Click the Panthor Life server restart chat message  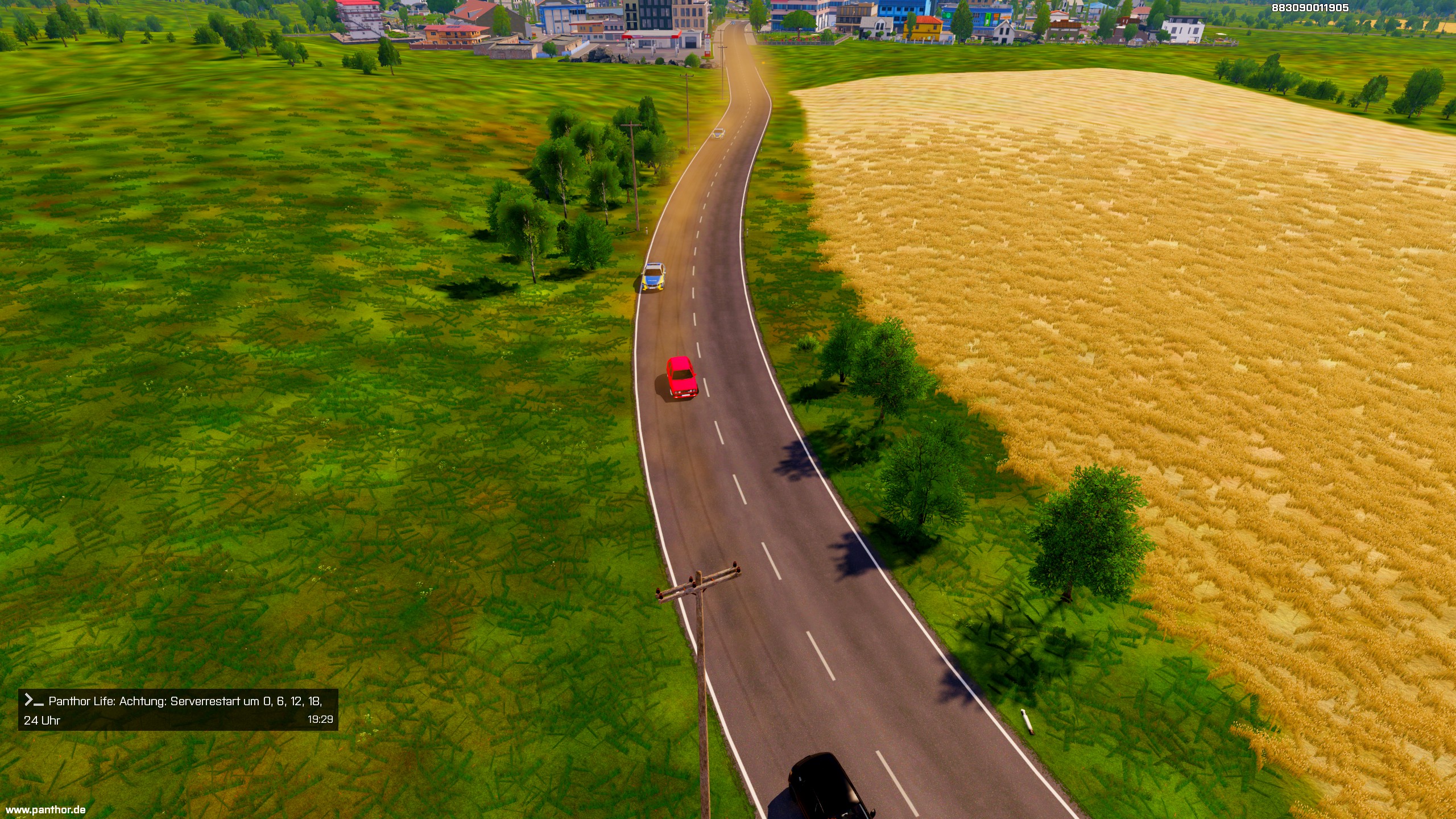pyautogui.click(x=178, y=710)
